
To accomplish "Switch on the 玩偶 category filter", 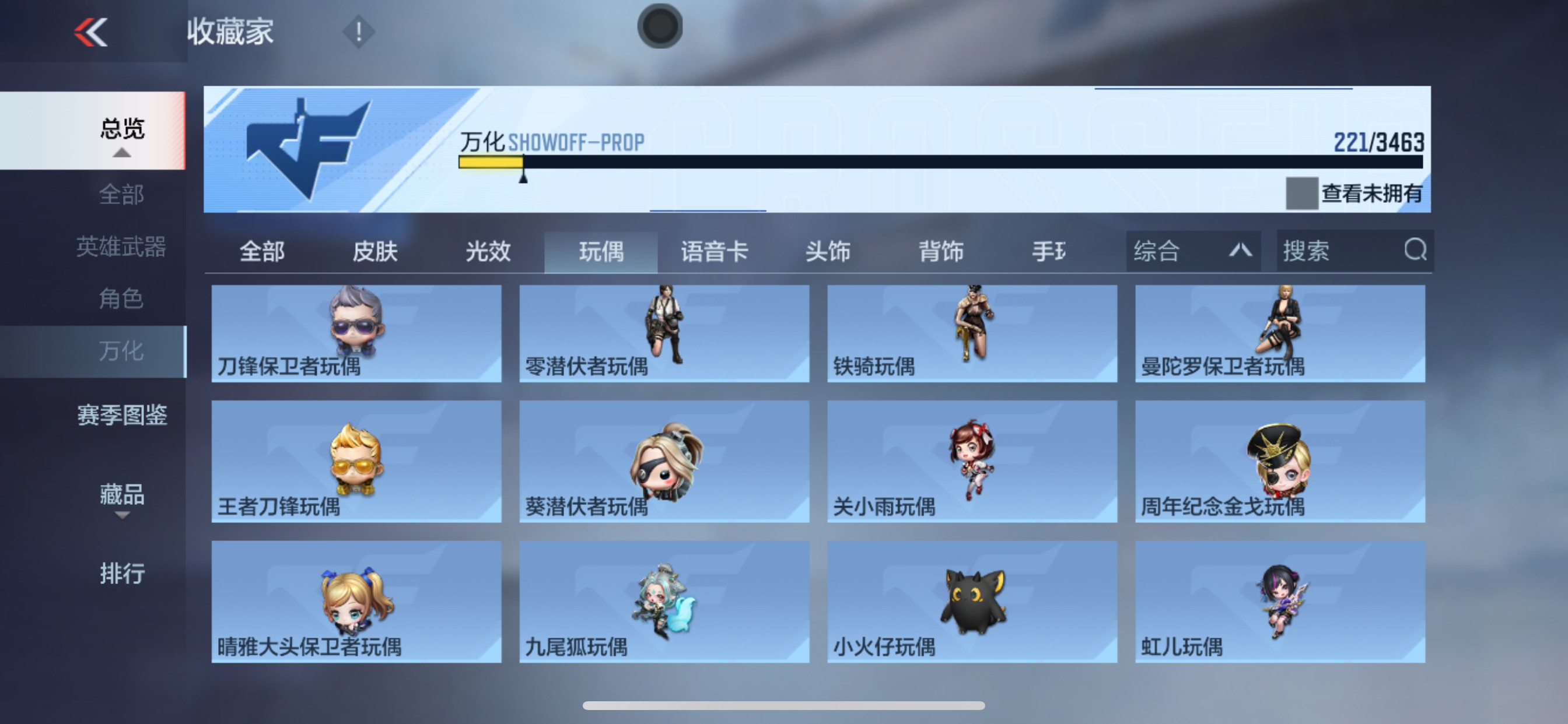I will (600, 251).
